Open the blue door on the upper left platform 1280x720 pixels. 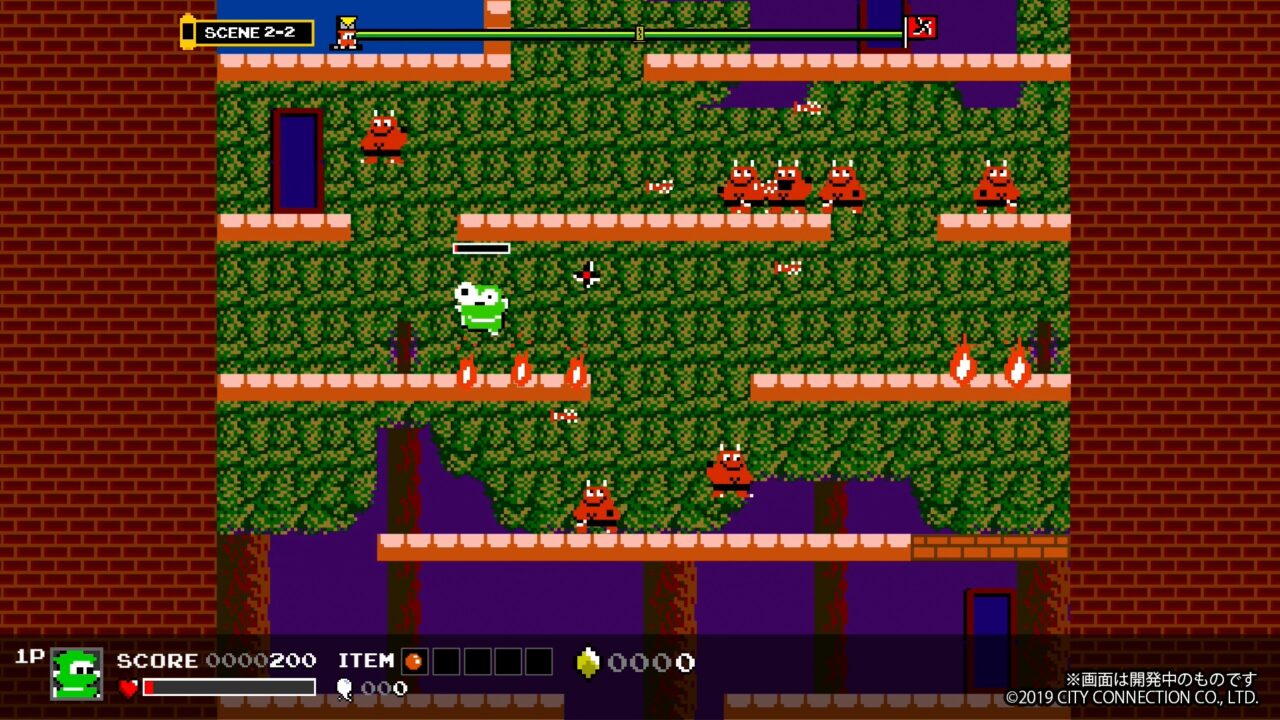point(297,160)
